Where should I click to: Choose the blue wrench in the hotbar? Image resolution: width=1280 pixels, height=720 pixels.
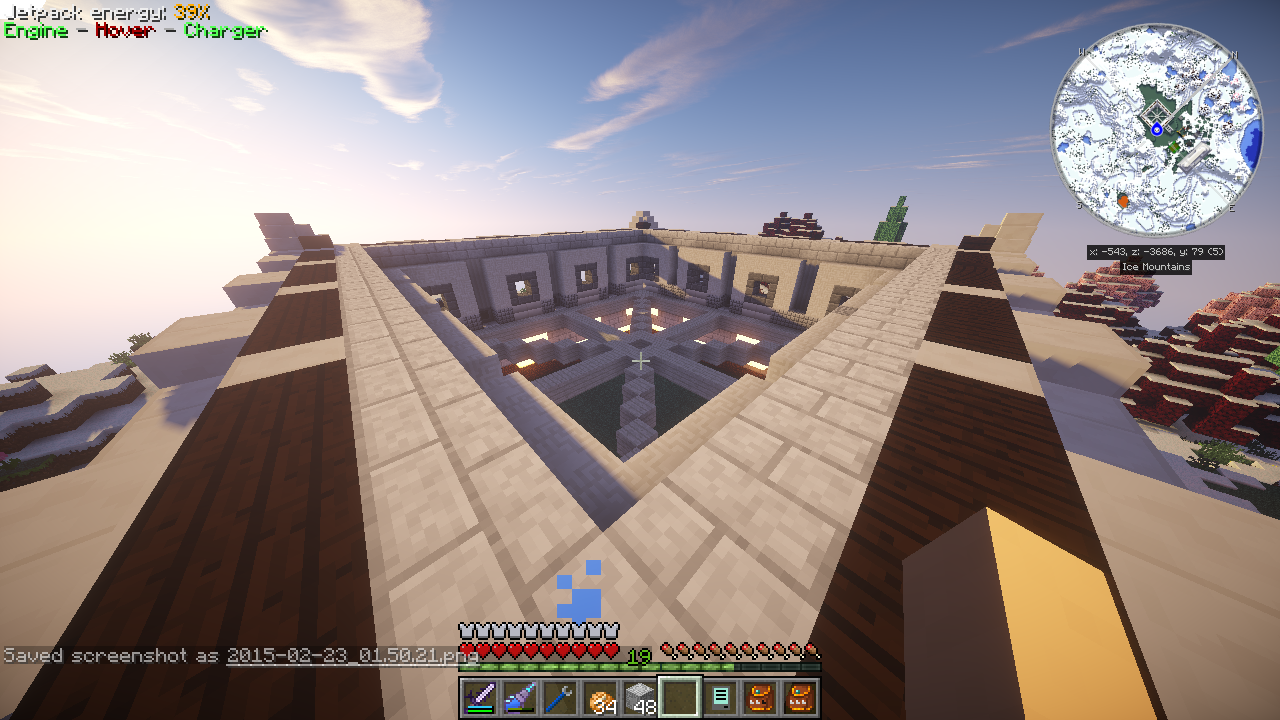[558, 697]
